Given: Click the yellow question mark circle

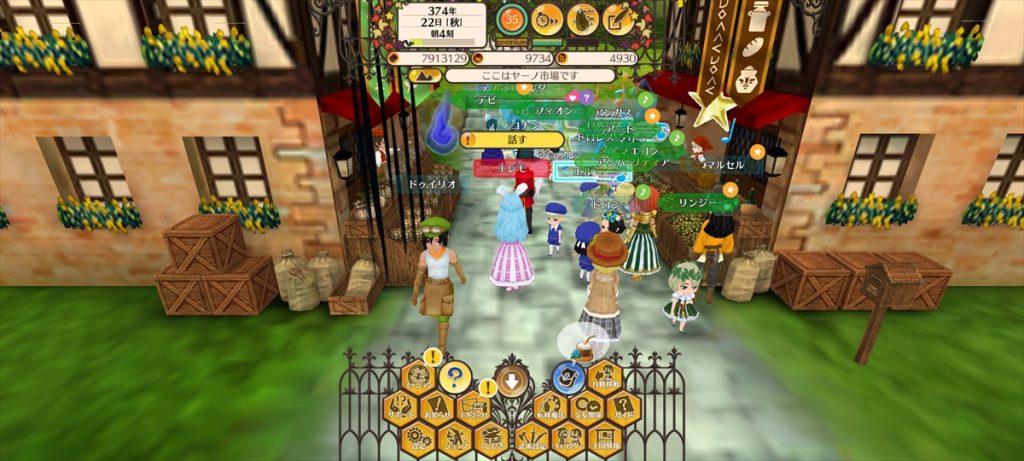Looking at the screenshot, I should point(455,377).
